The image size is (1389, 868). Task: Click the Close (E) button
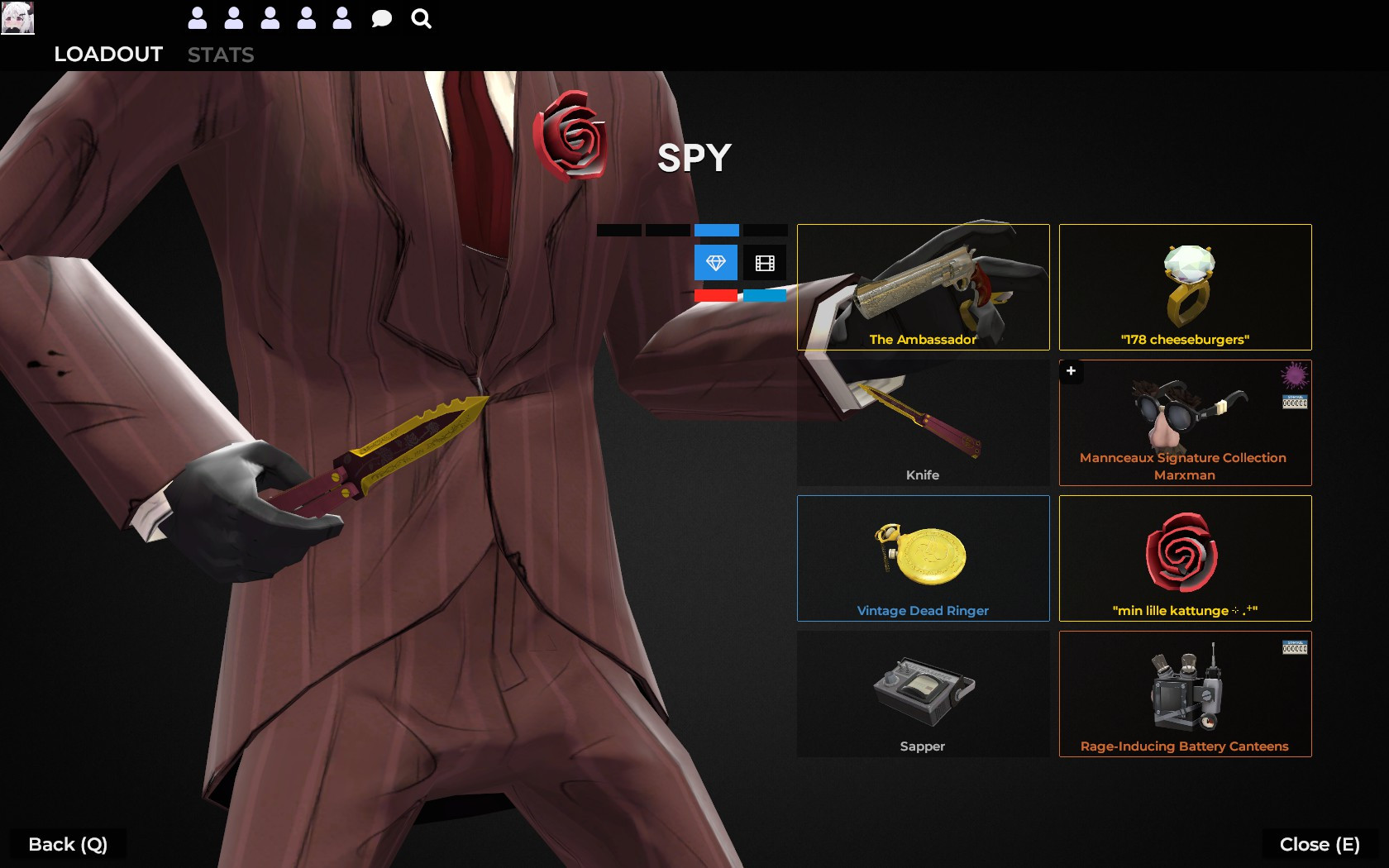(1320, 844)
